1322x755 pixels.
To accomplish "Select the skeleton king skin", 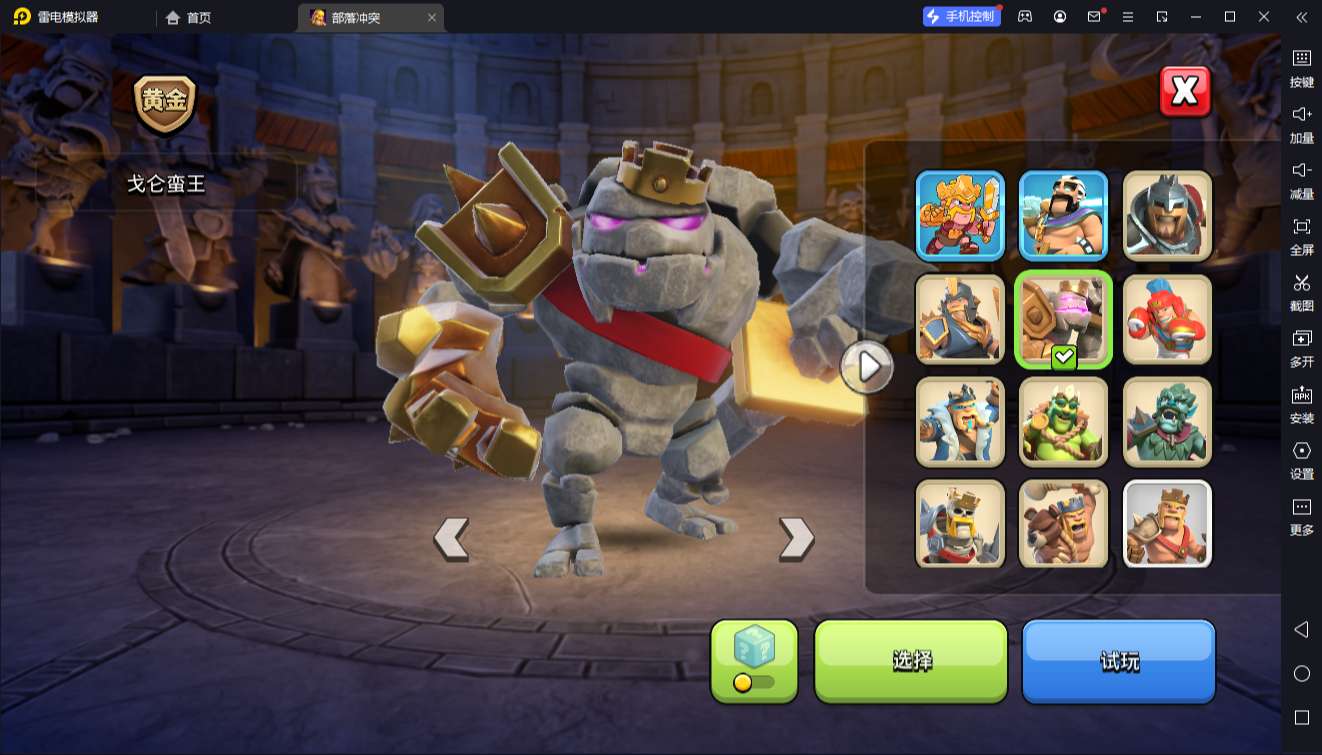I will click(x=960, y=524).
